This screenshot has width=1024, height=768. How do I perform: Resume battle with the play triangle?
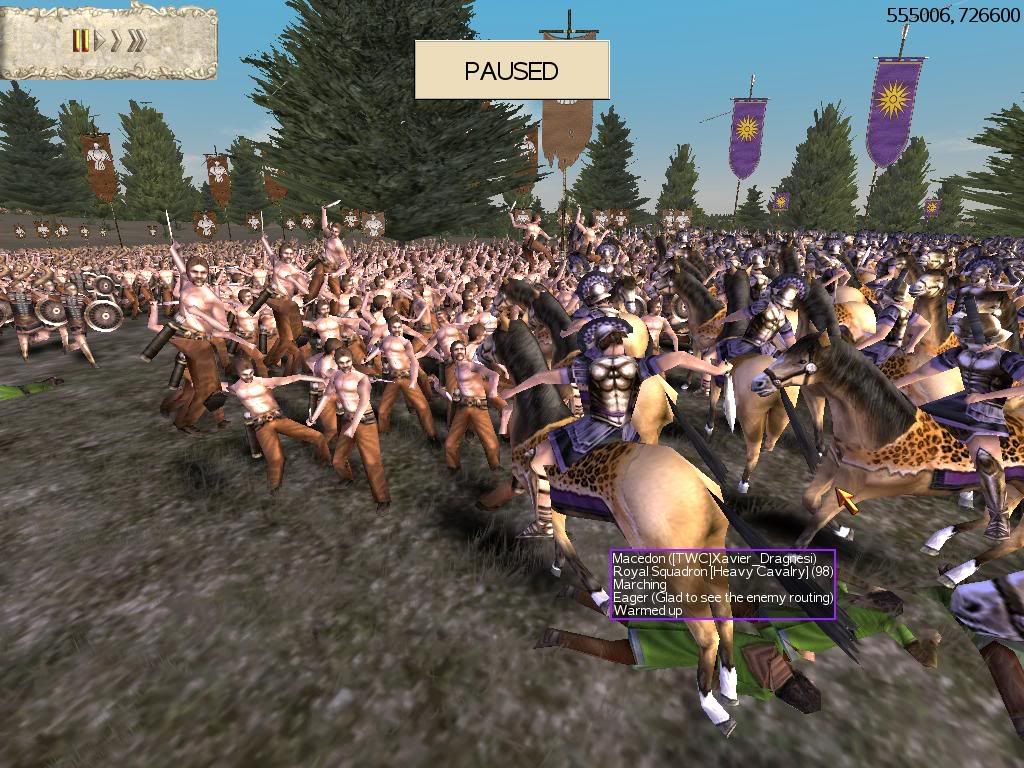pyautogui.click(x=99, y=41)
